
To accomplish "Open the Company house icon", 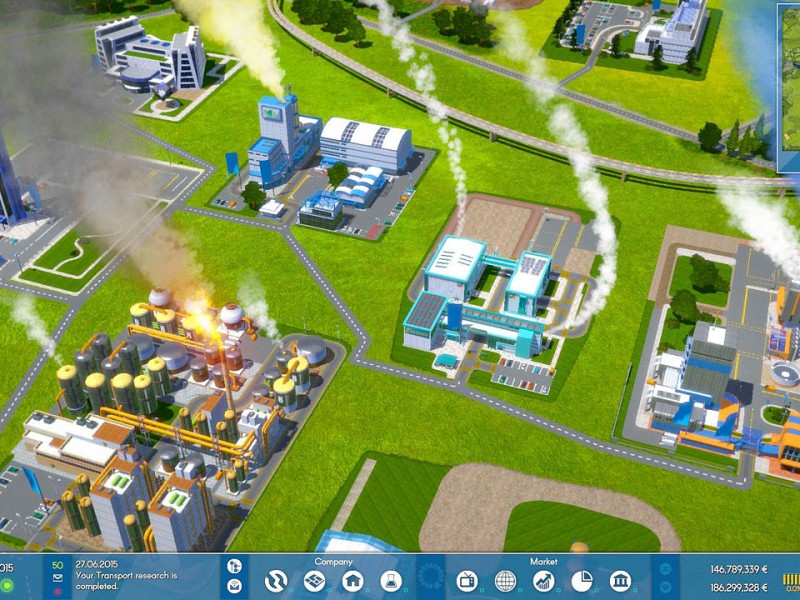I will point(352,581).
